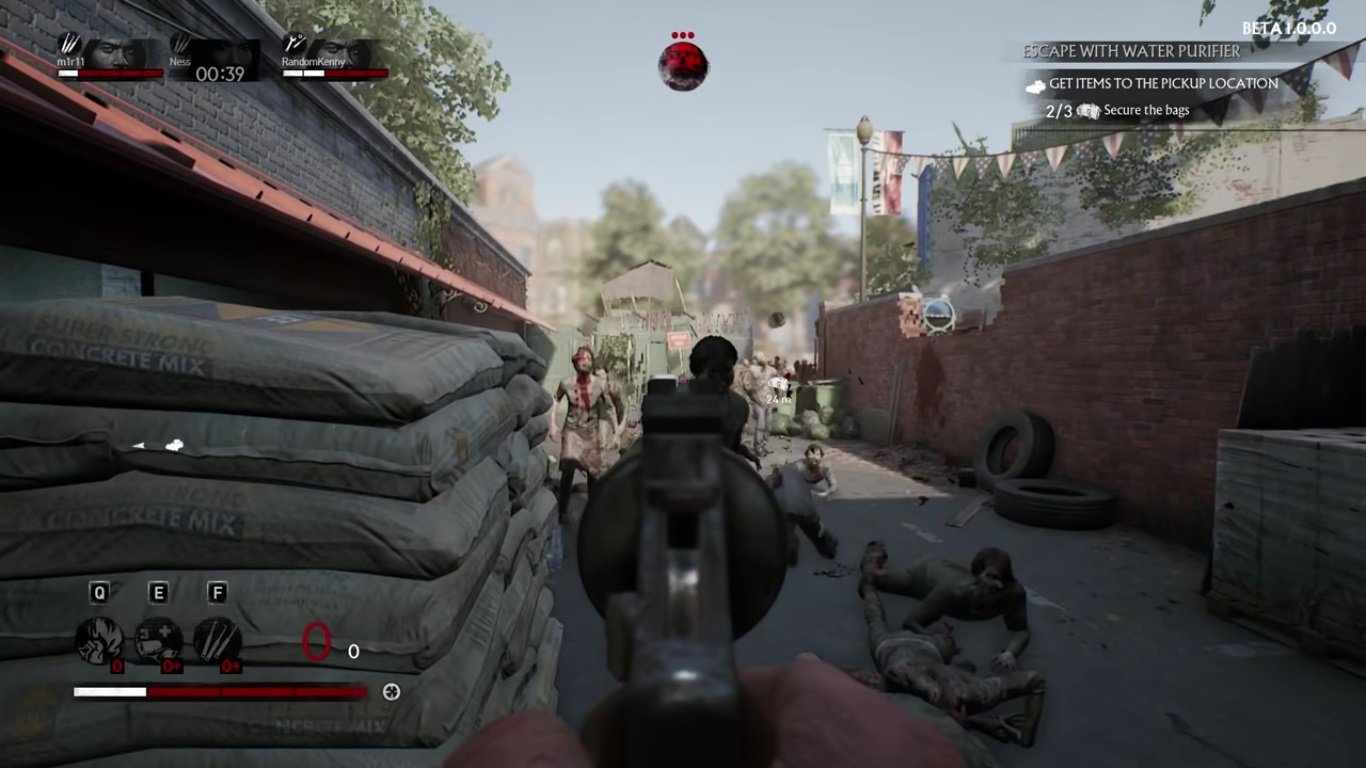
Task: Click the crosshair icon next to the weapon bar
Action: [x=391, y=691]
